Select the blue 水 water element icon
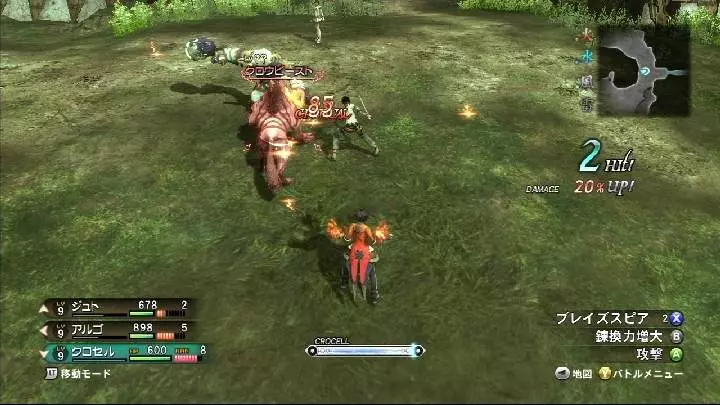 [x=586, y=58]
